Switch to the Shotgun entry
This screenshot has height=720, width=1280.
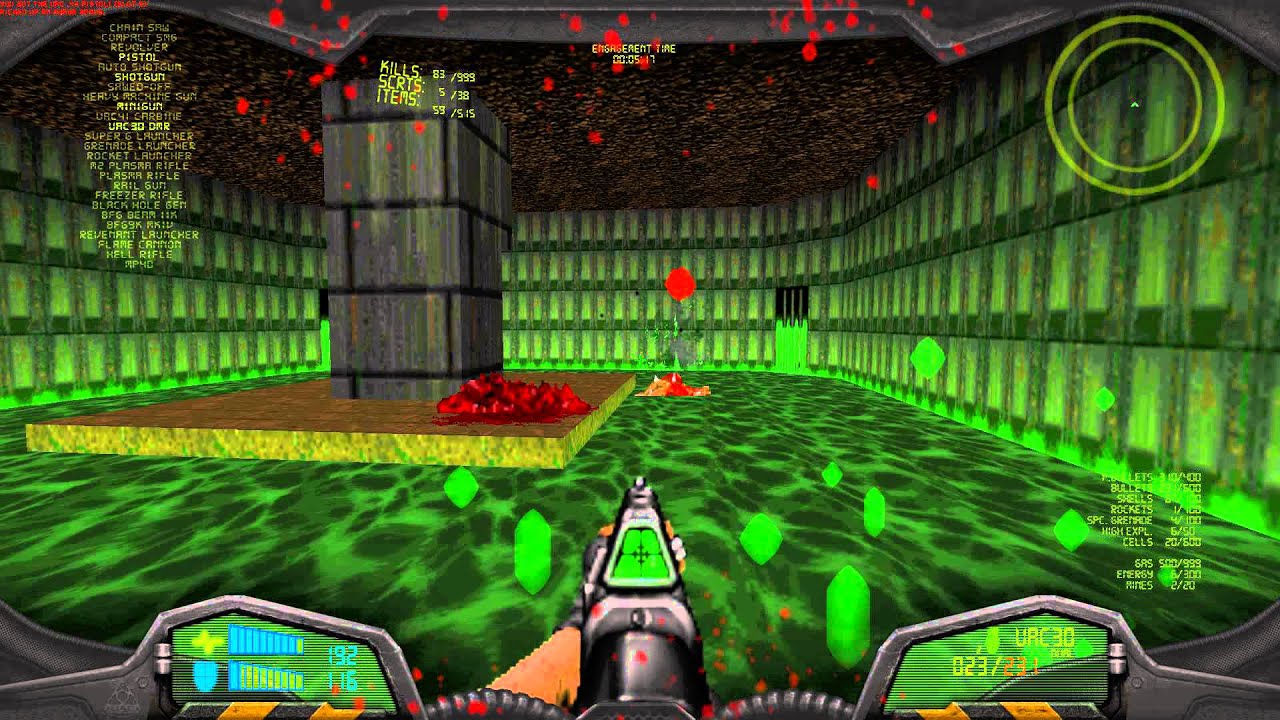pyautogui.click(x=139, y=77)
